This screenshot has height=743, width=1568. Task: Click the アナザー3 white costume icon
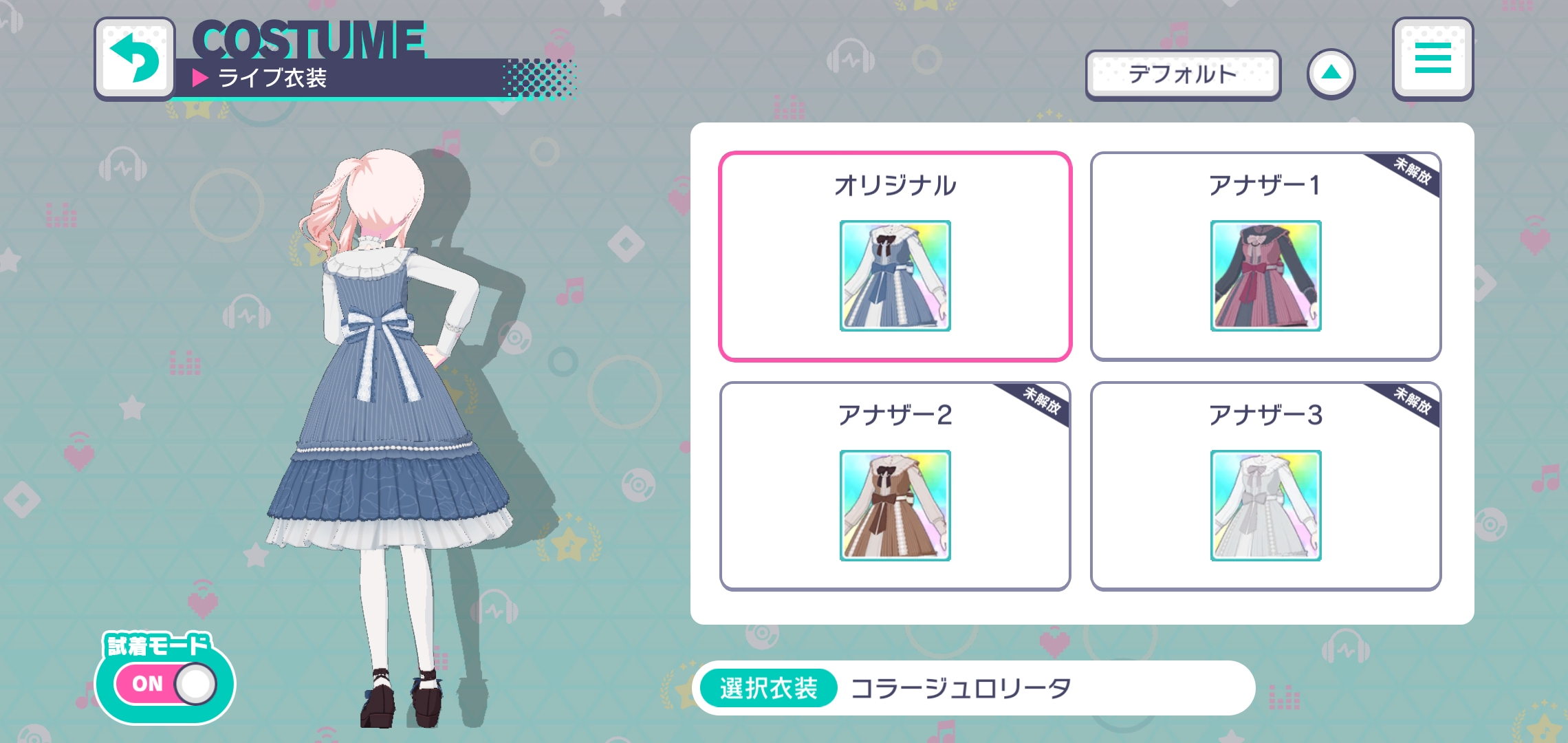1265,506
